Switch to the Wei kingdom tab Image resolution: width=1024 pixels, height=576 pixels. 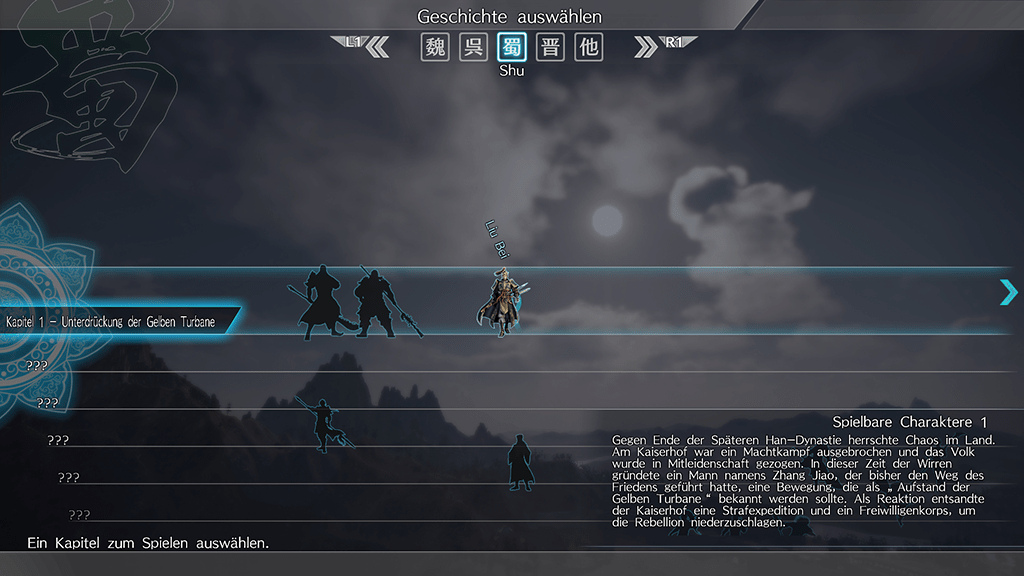435,47
